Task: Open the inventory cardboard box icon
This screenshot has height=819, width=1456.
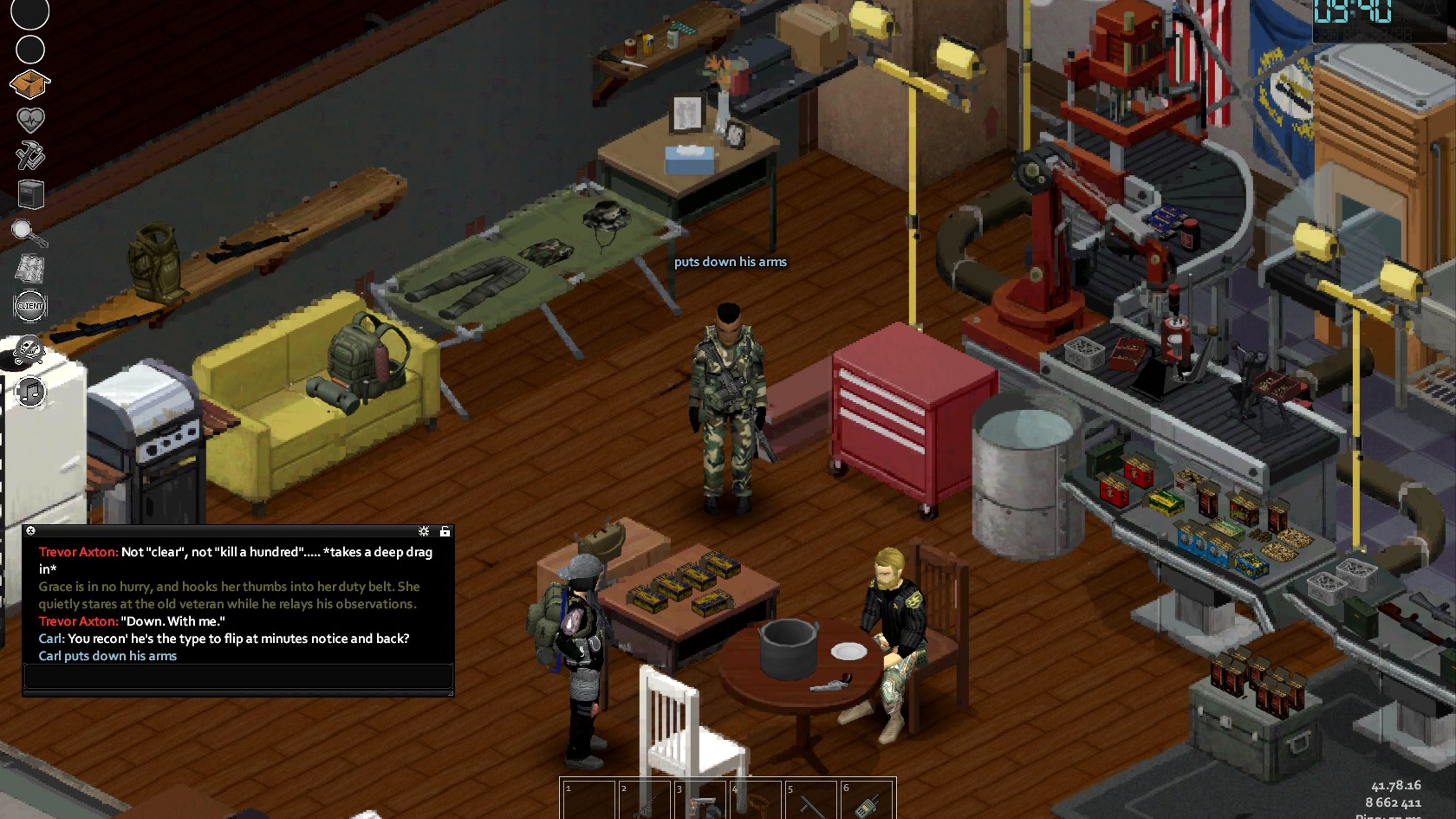Action: pyautogui.click(x=30, y=83)
